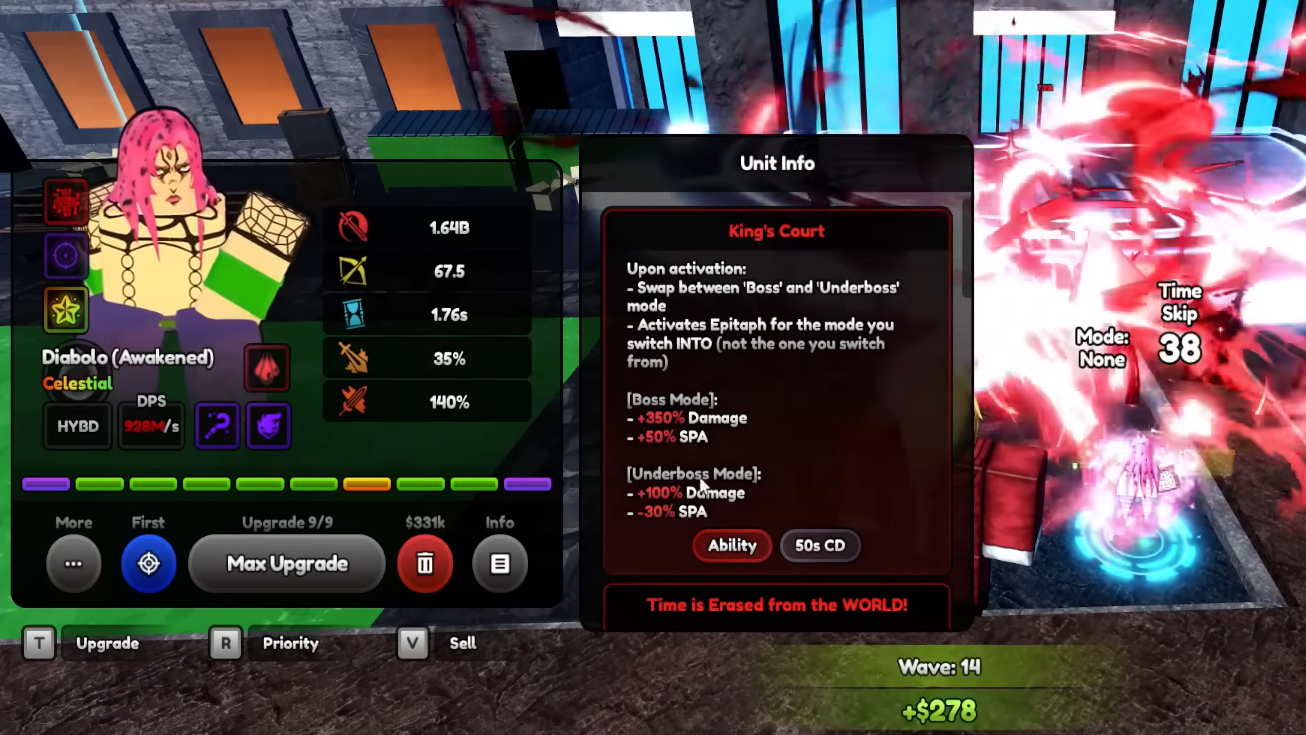Open the More options button
The height and width of the screenshot is (735, 1306).
73,564
